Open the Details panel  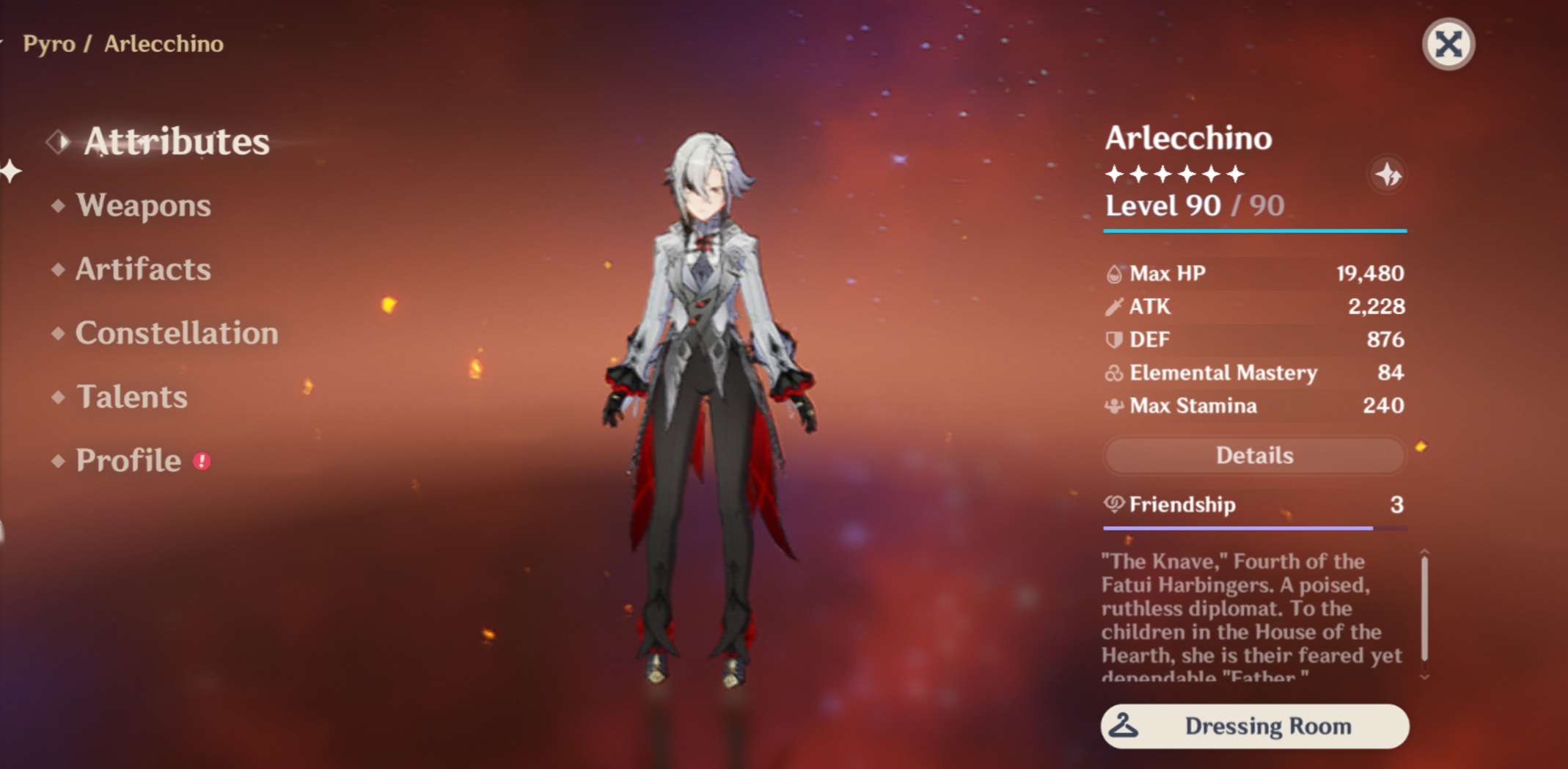(x=1254, y=455)
